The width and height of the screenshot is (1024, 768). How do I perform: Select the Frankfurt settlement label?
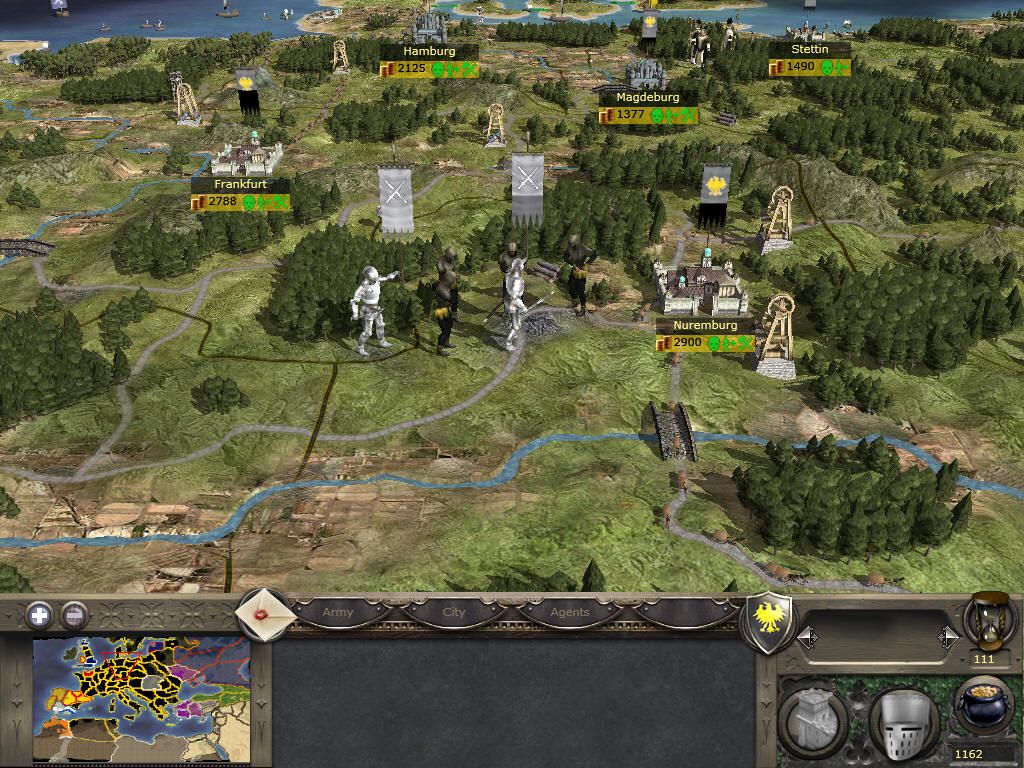point(241,185)
